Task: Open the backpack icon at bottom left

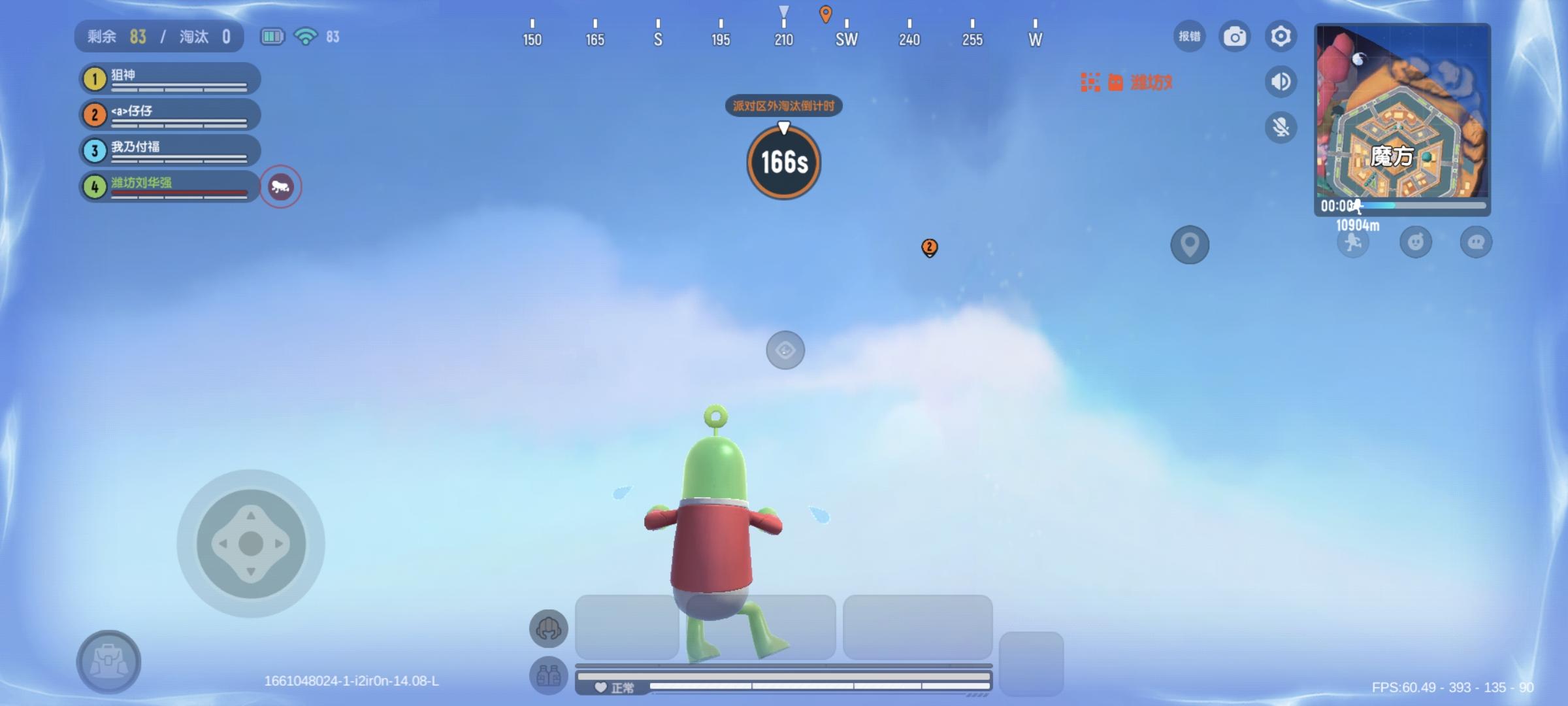Action: 110,662
